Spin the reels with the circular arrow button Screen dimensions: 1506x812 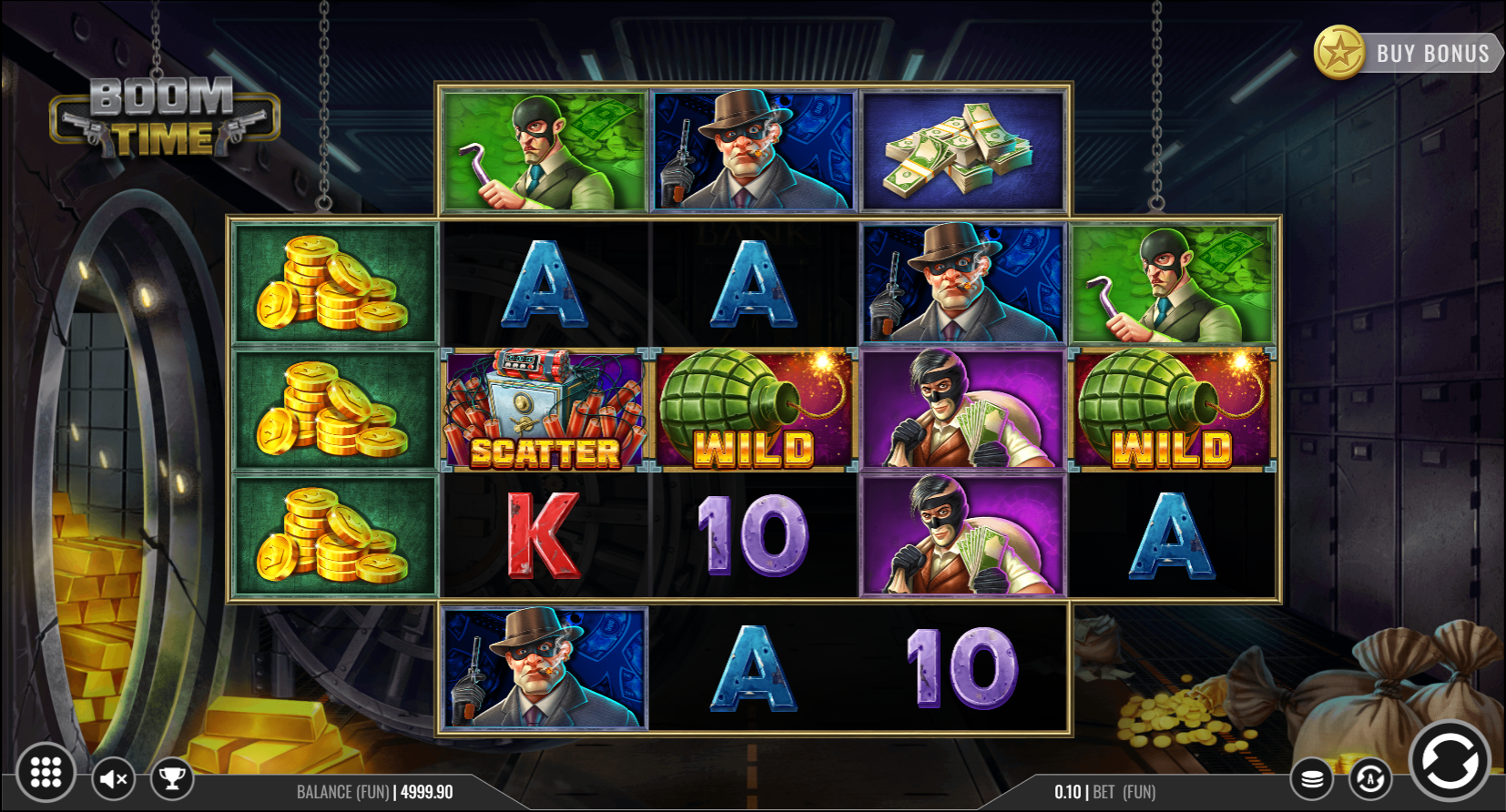point(1449,761)
